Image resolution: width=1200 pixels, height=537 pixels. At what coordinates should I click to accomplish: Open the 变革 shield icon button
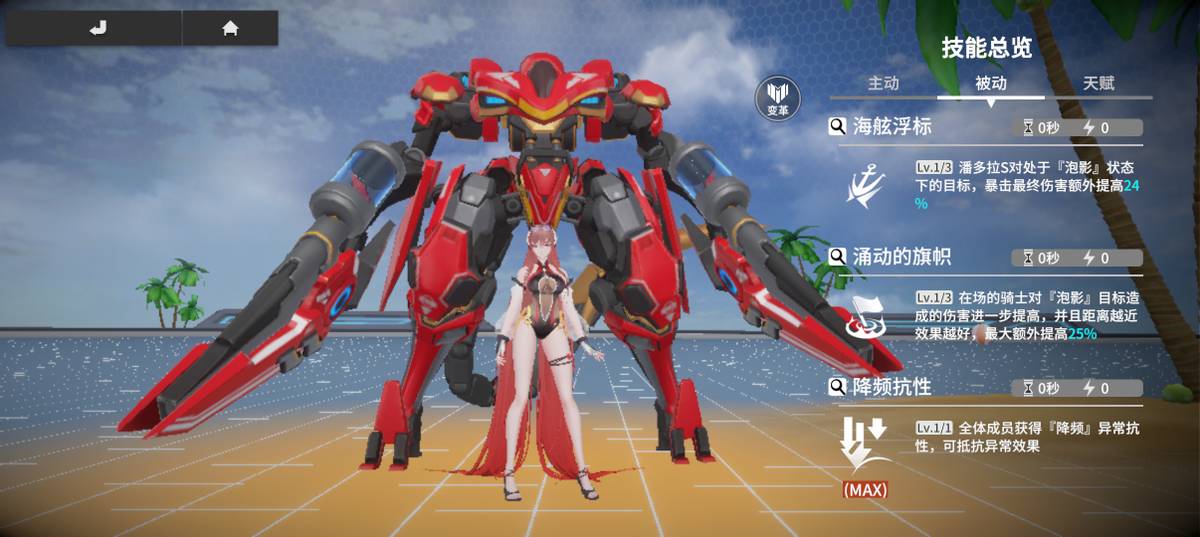[777, 99]
